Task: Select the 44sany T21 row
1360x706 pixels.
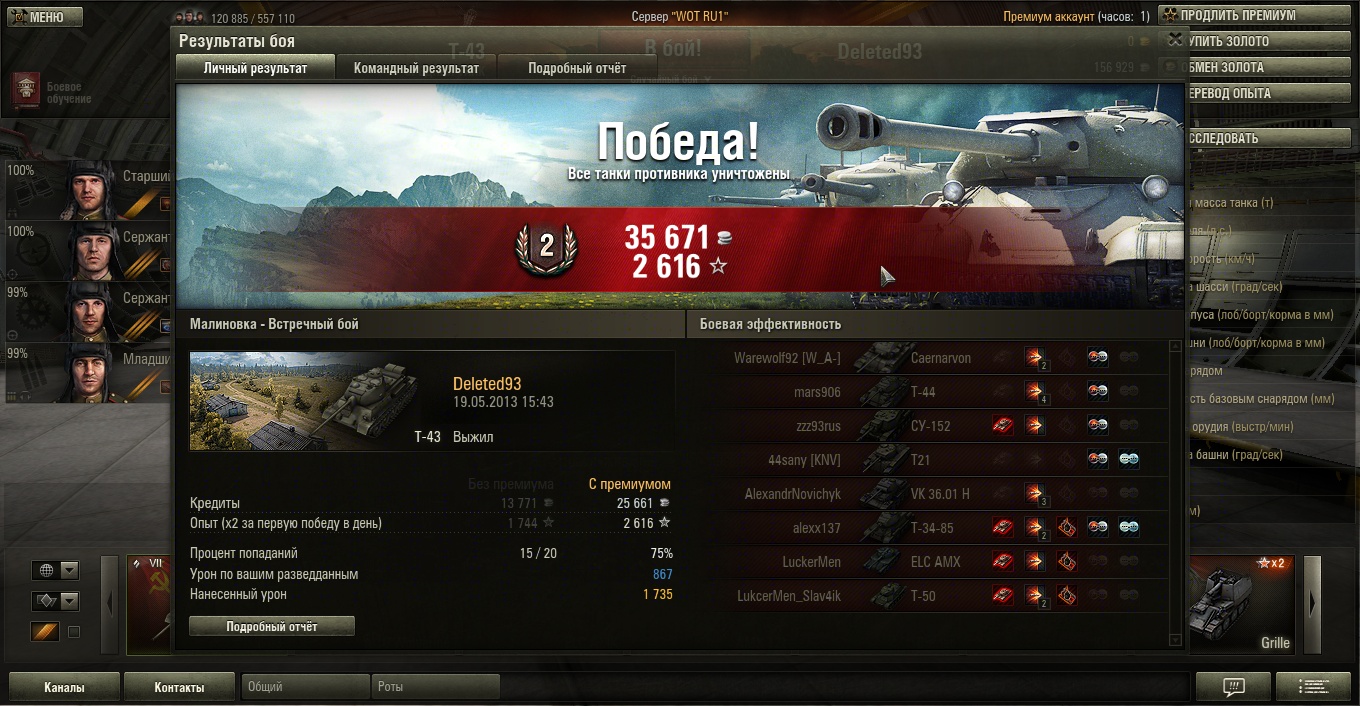Action: [x=940, y=460]
